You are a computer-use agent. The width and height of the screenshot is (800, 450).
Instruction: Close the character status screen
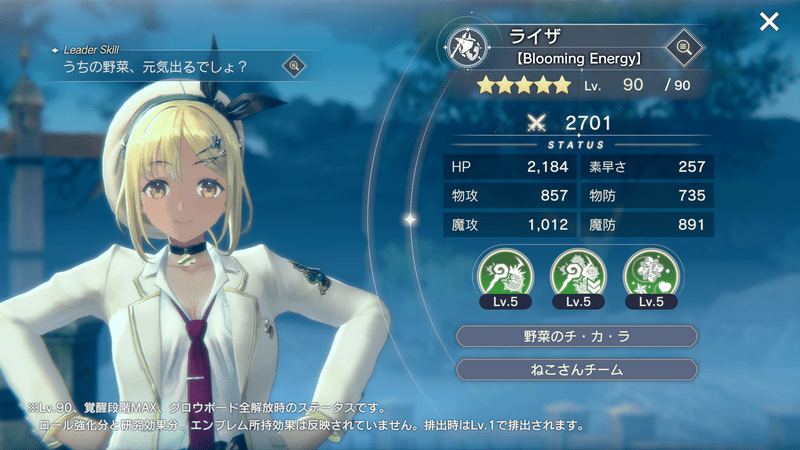(x=769, y=22)
